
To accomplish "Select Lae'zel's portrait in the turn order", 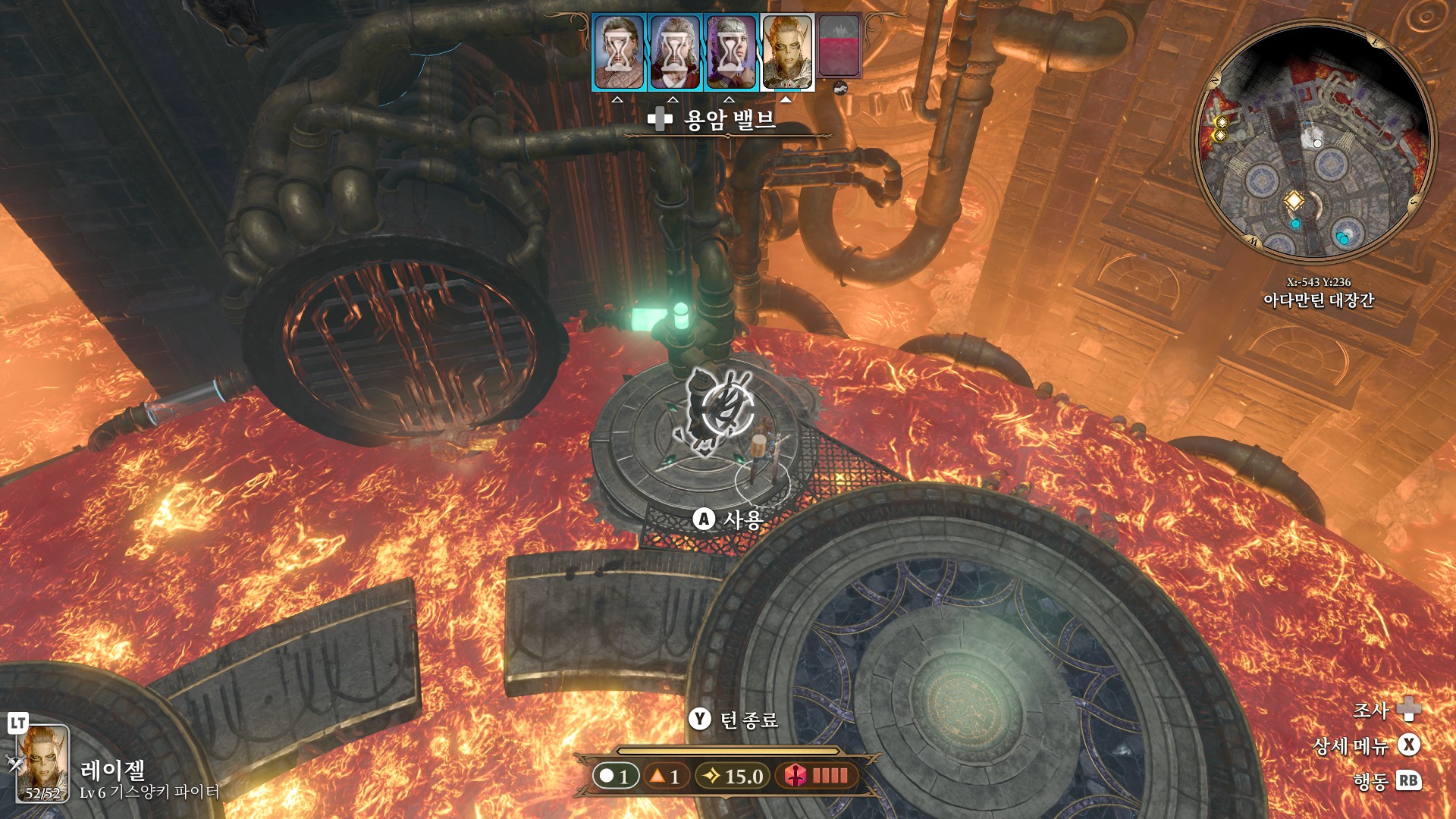I will (787, 52).
